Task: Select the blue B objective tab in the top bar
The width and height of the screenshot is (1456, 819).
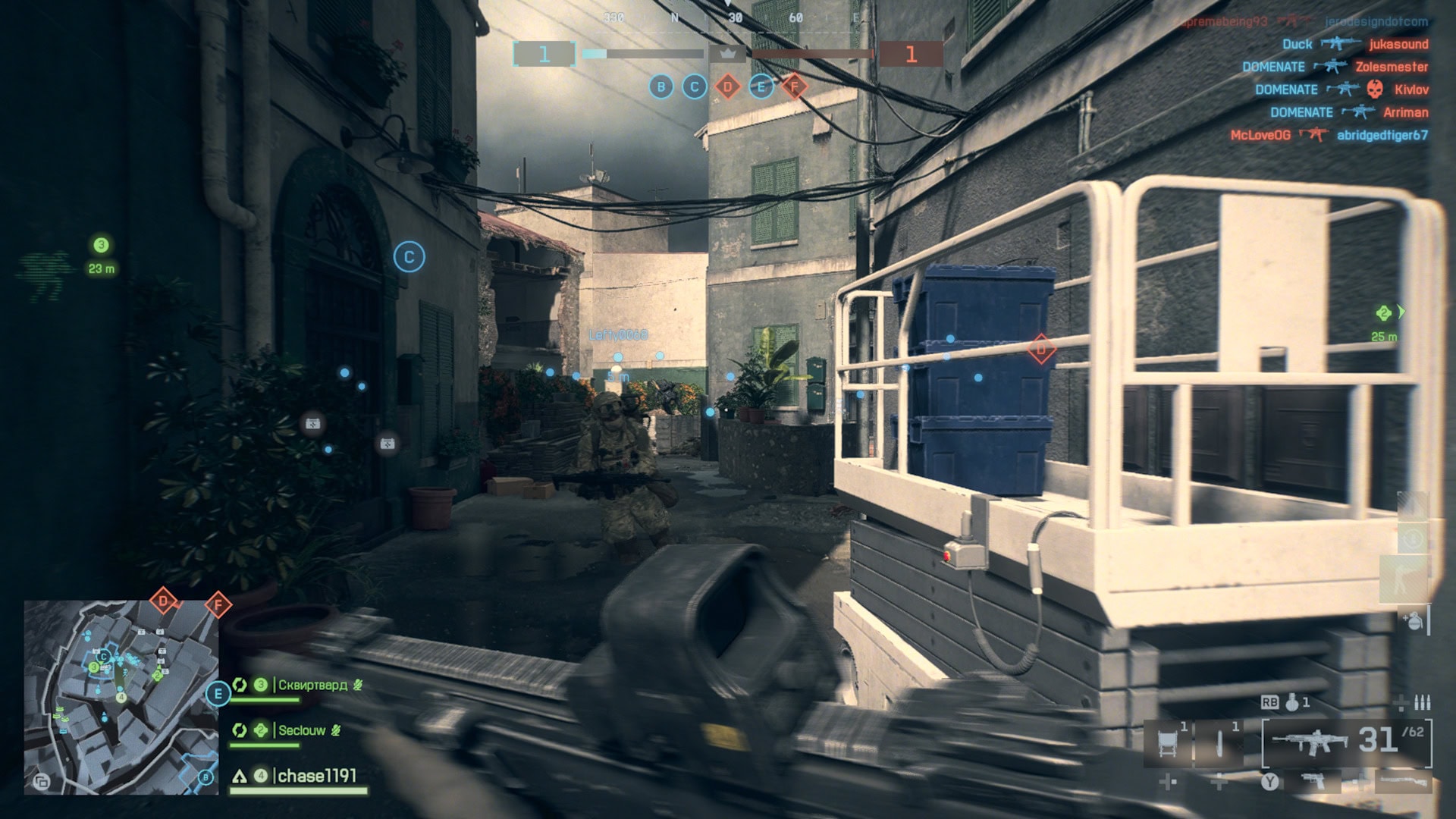Action: 660,86
